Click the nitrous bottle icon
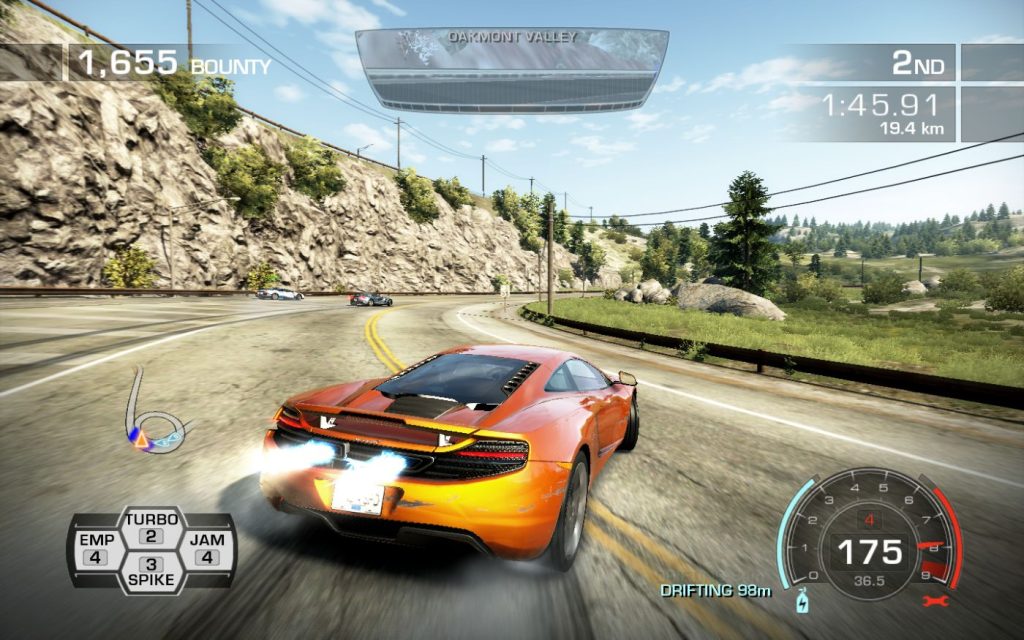The width and height of the screenshot is (1024, 640). [x=802, y=601]
